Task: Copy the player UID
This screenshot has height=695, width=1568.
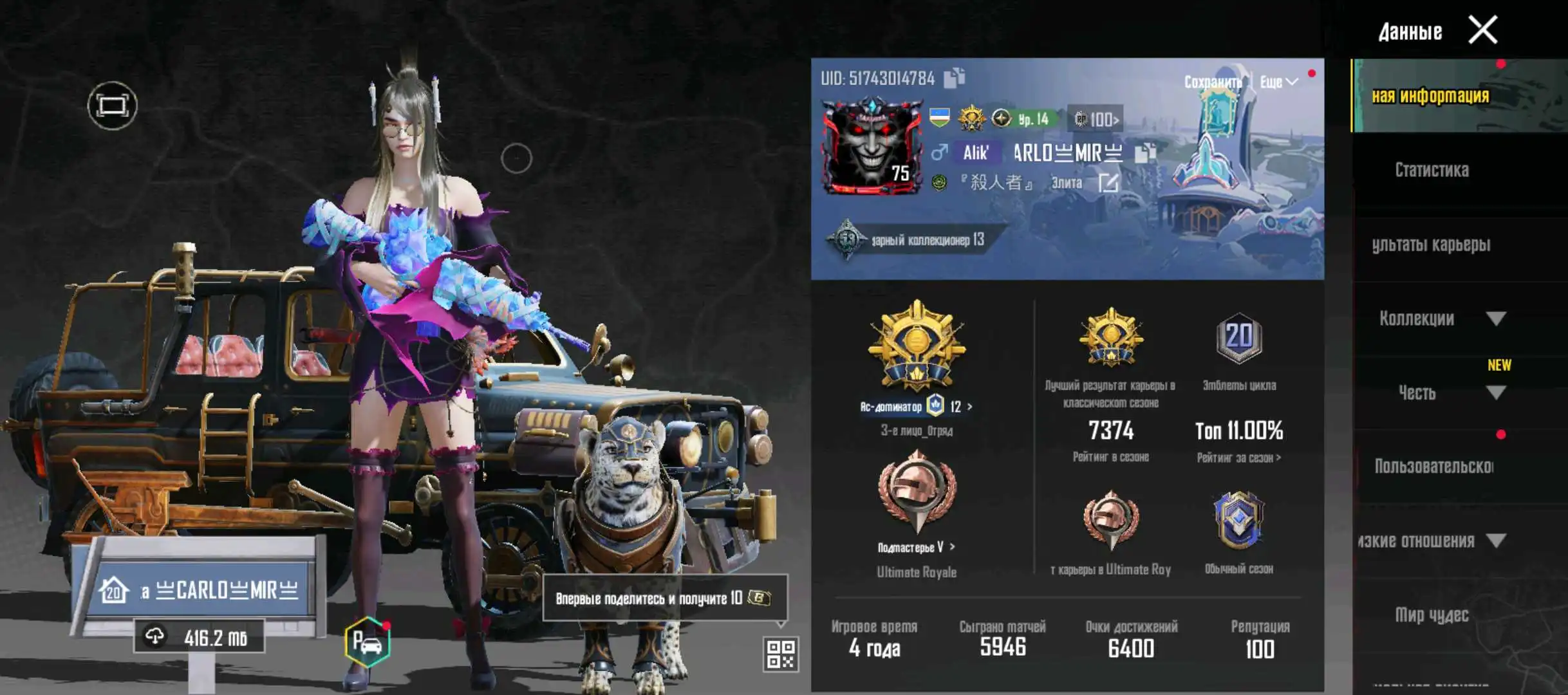Action: (x=954, y=78)
